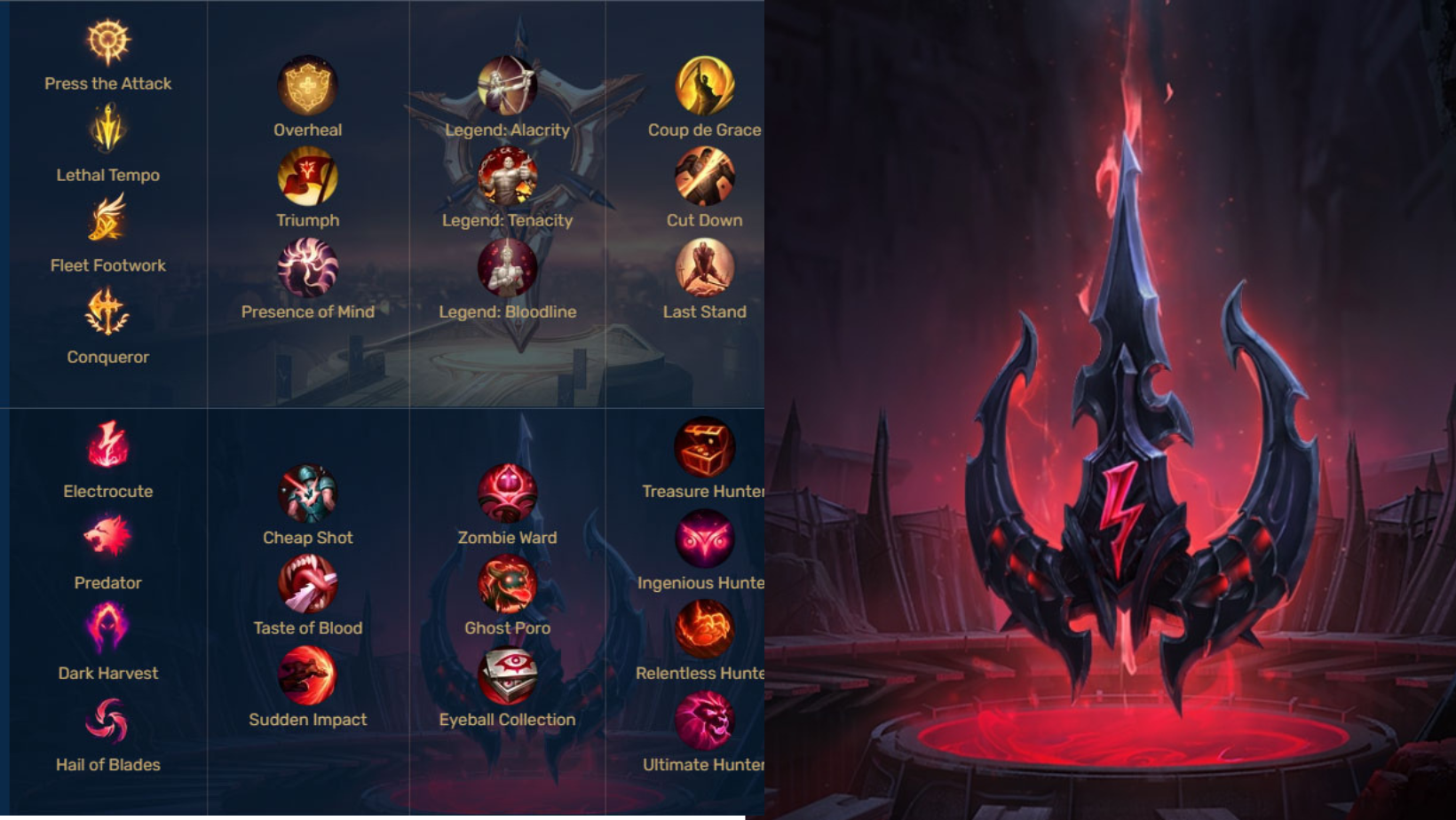Choose the Sudden Impact rune
1456x820 pixels.
coord(307,674)
